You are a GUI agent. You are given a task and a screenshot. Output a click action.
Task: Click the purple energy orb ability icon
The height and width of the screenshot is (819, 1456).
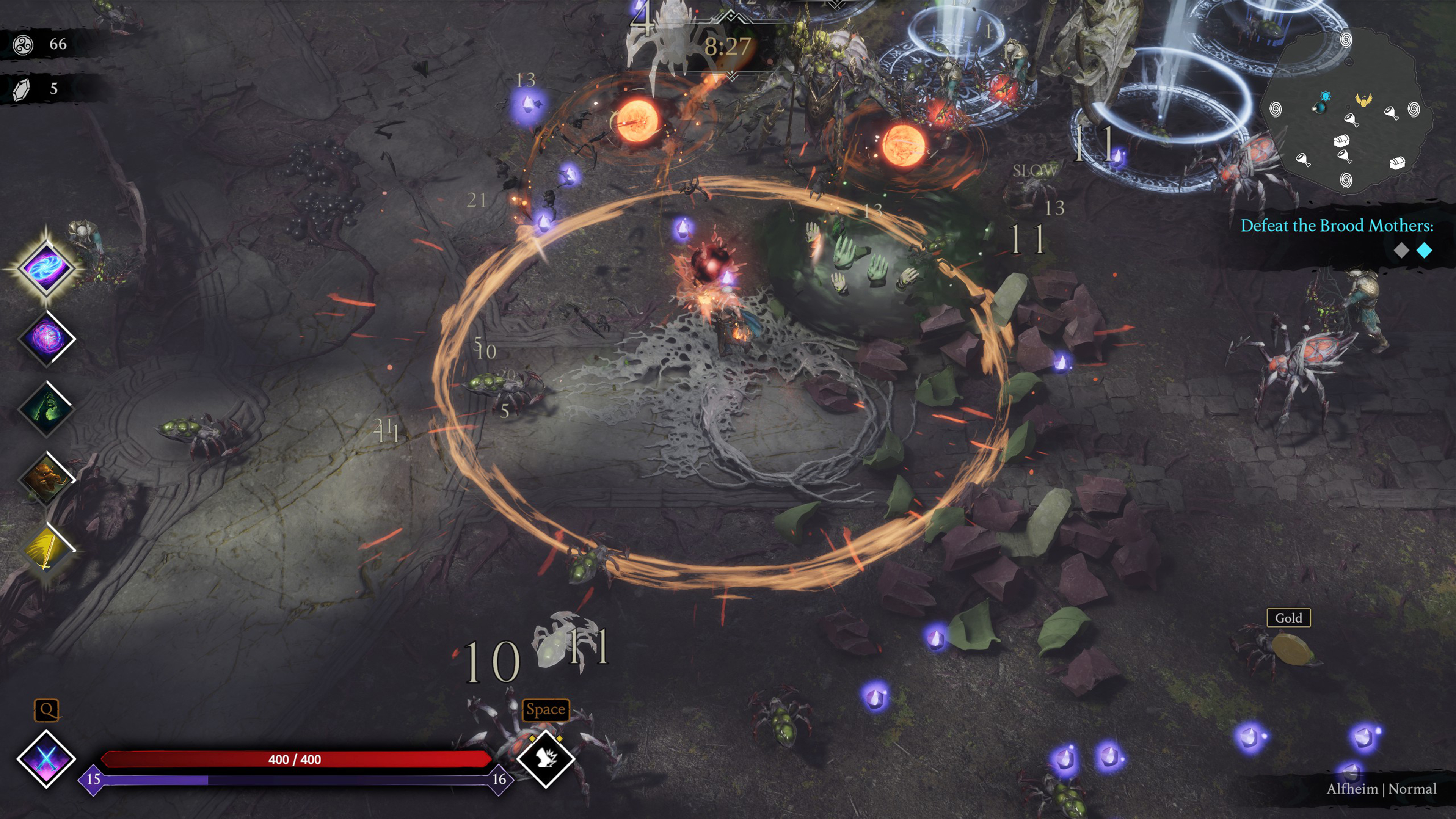46,338
